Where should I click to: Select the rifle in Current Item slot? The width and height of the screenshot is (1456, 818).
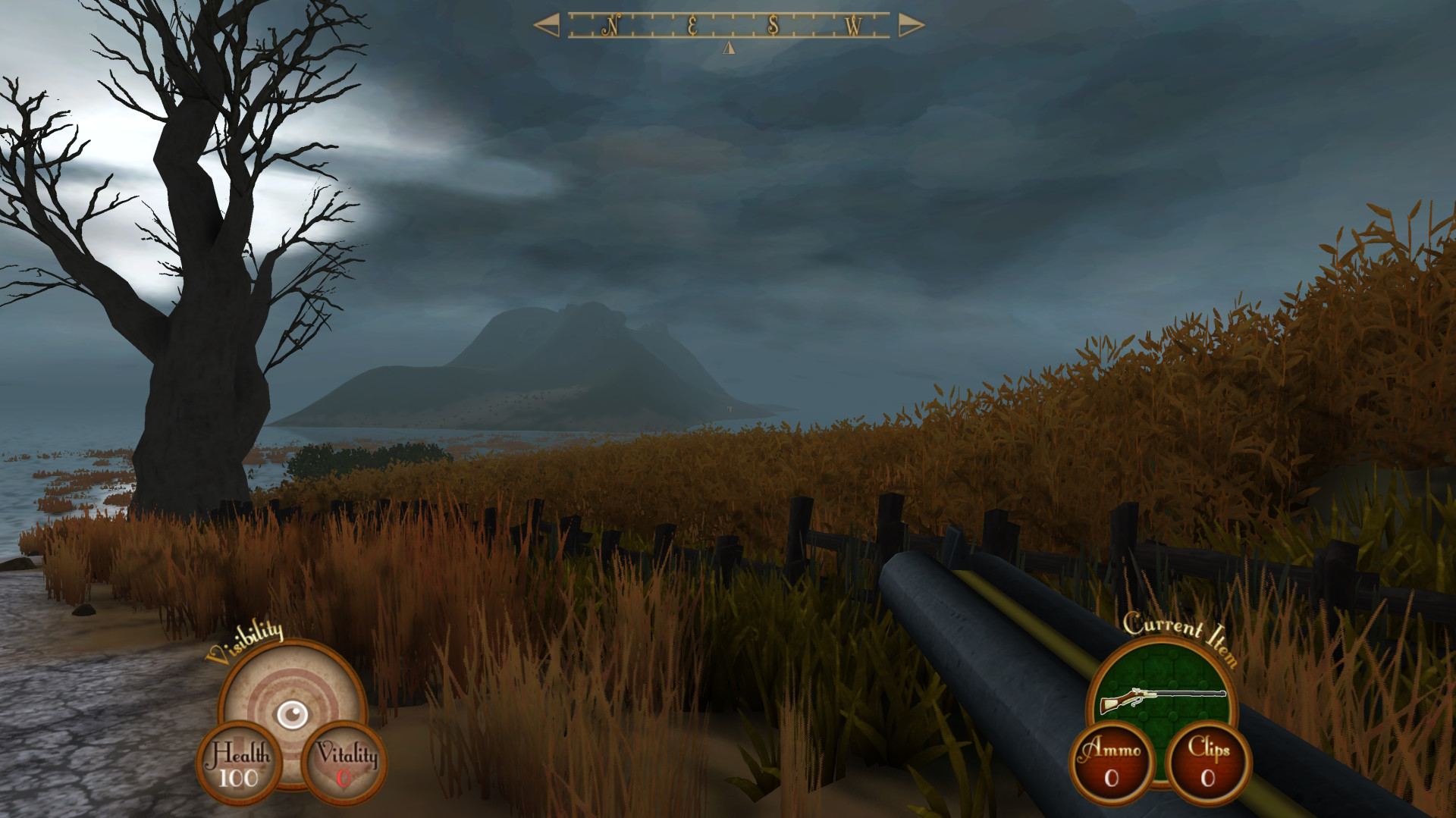(x=1162, y=699)
